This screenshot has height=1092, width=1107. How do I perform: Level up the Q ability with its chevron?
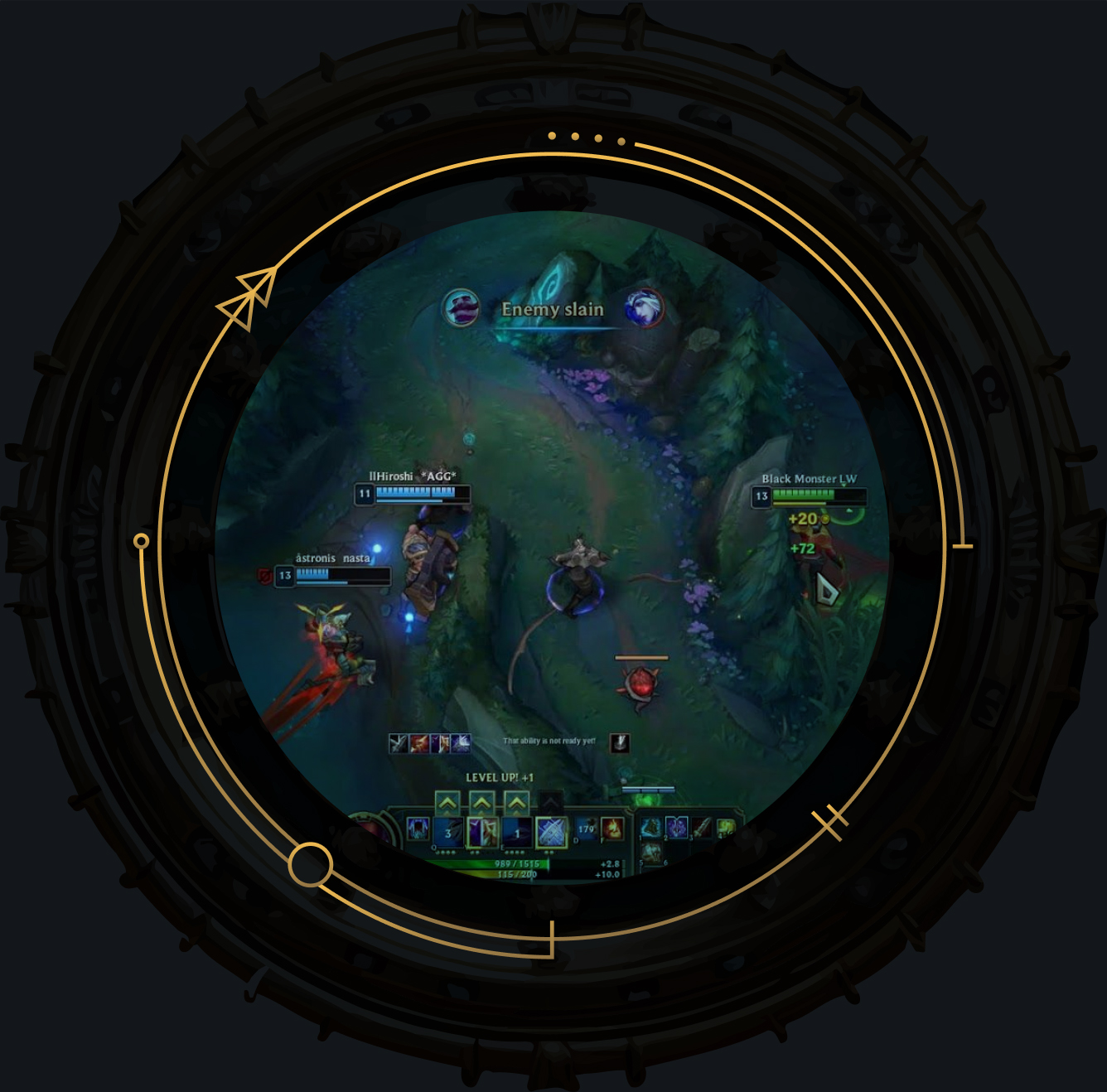tap(447, 803)
